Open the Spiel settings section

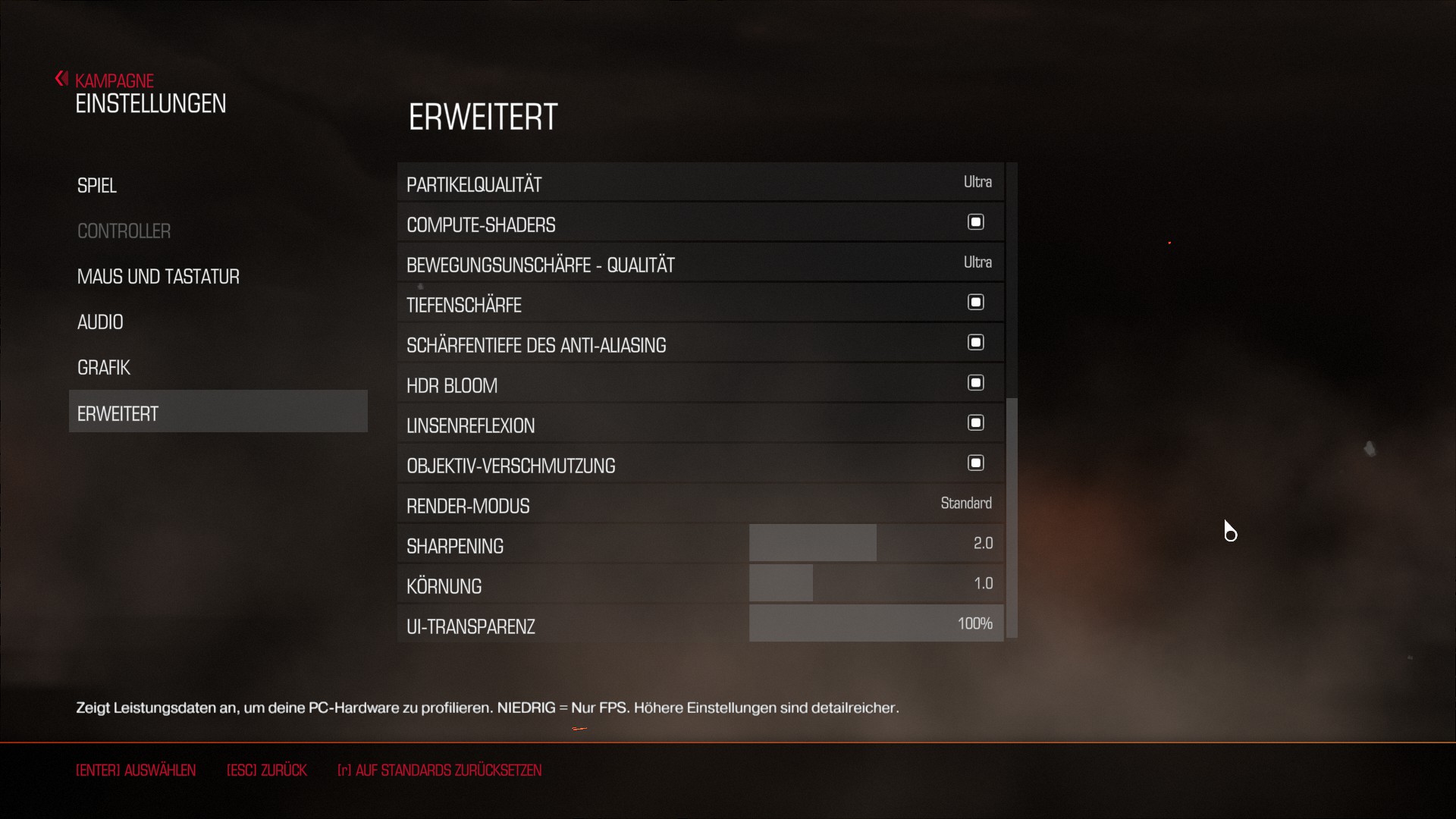click(97, 186)
